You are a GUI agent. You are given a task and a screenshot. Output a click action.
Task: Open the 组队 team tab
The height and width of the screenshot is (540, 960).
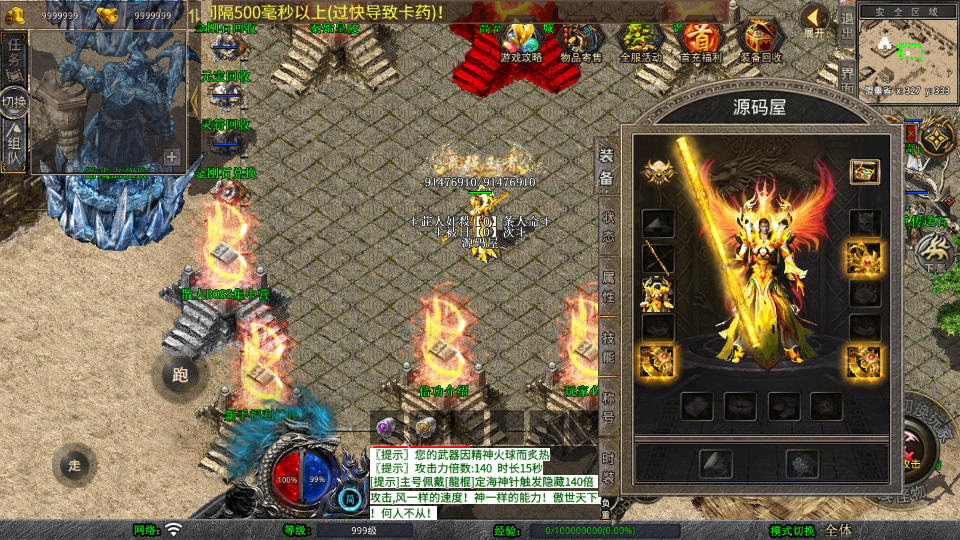[15, 150]
